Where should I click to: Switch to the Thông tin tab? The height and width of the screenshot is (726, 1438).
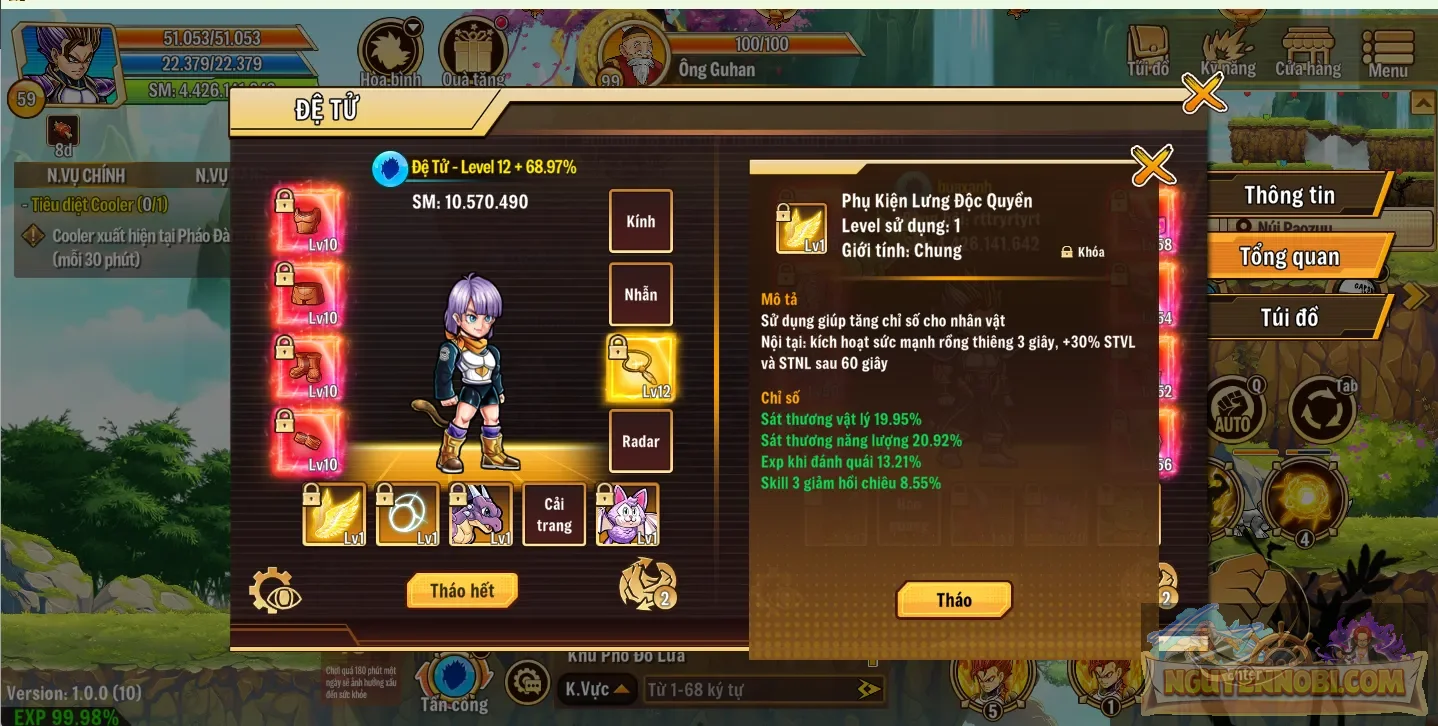click(x=1291, y=195)
